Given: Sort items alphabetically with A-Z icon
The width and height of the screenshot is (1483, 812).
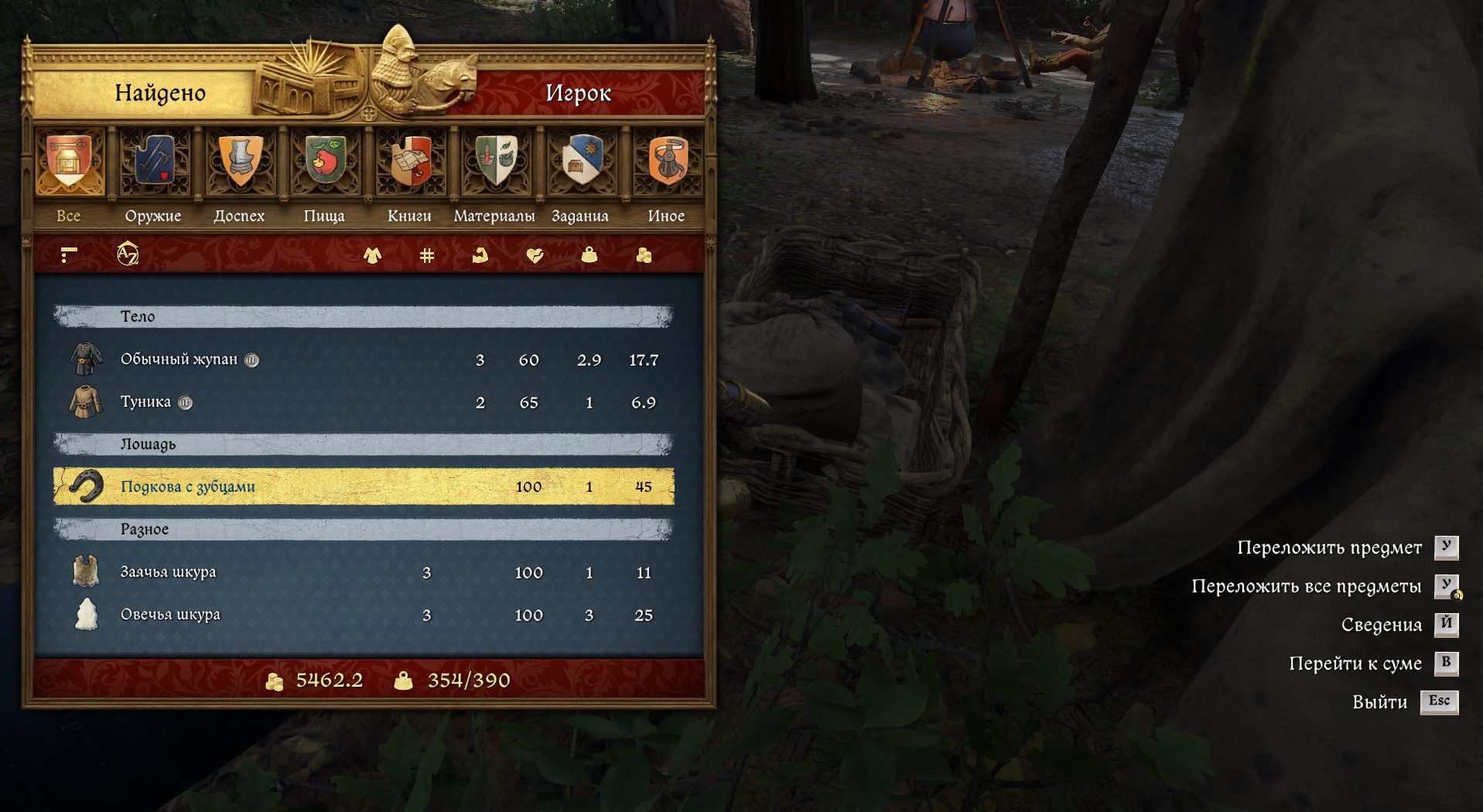Looking at the screenshot, I should [x=128, y=254].
